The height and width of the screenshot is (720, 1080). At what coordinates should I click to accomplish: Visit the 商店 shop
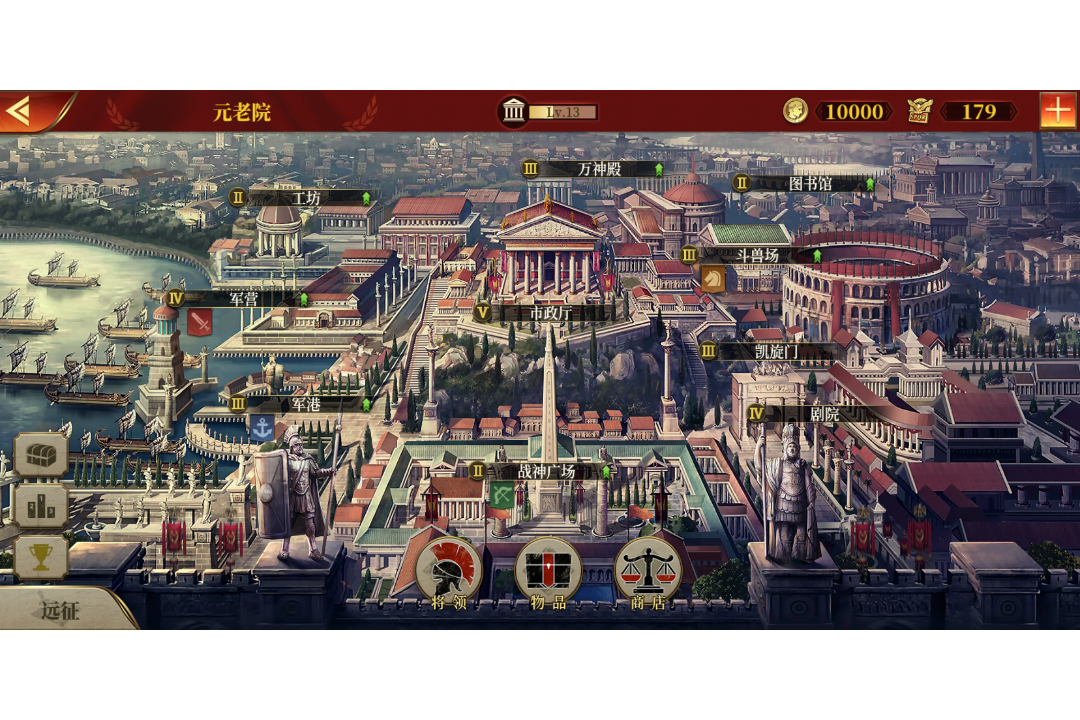(x=647, y=573)
